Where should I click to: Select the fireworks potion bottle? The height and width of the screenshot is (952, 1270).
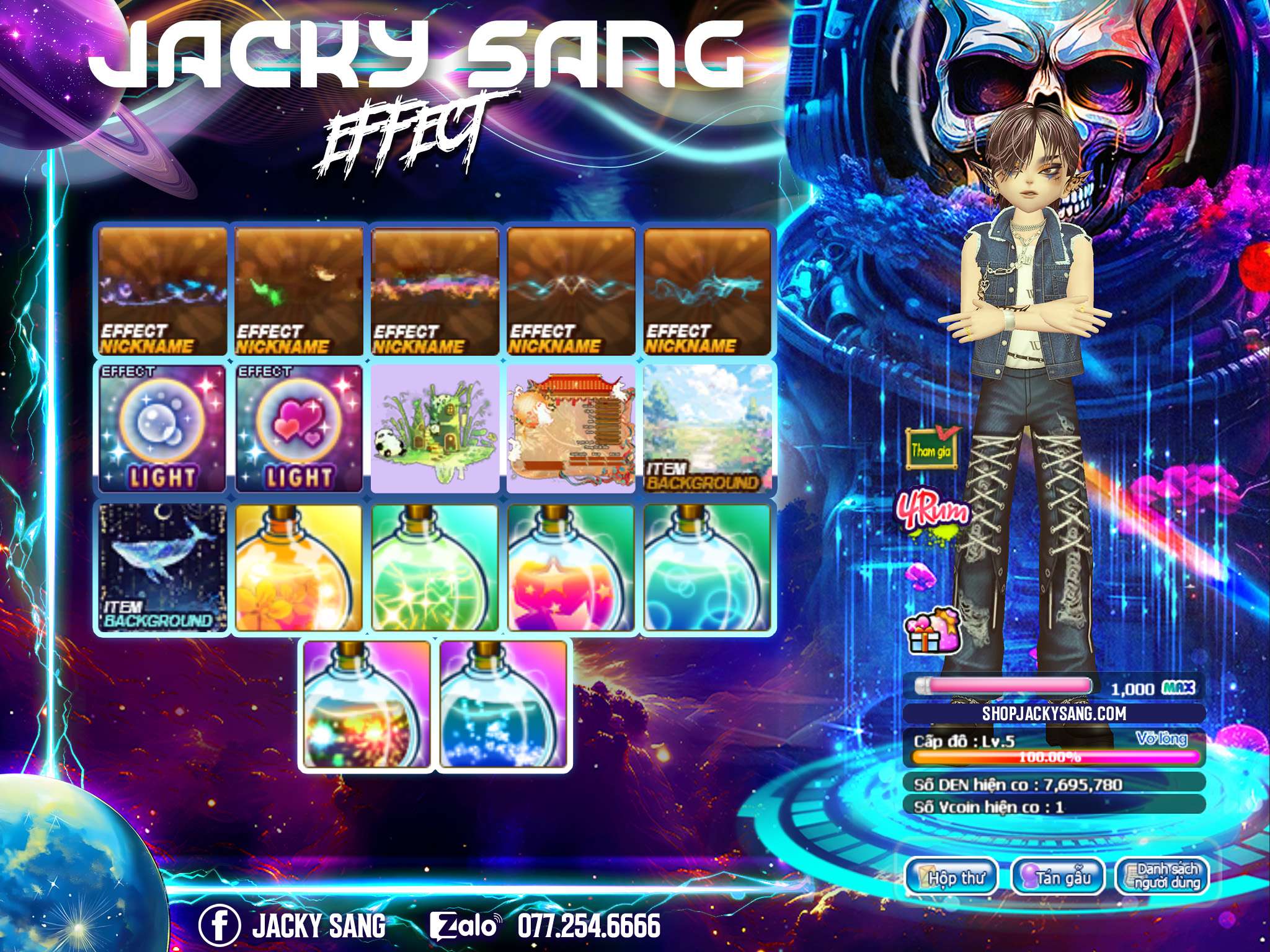coord(367,705)
